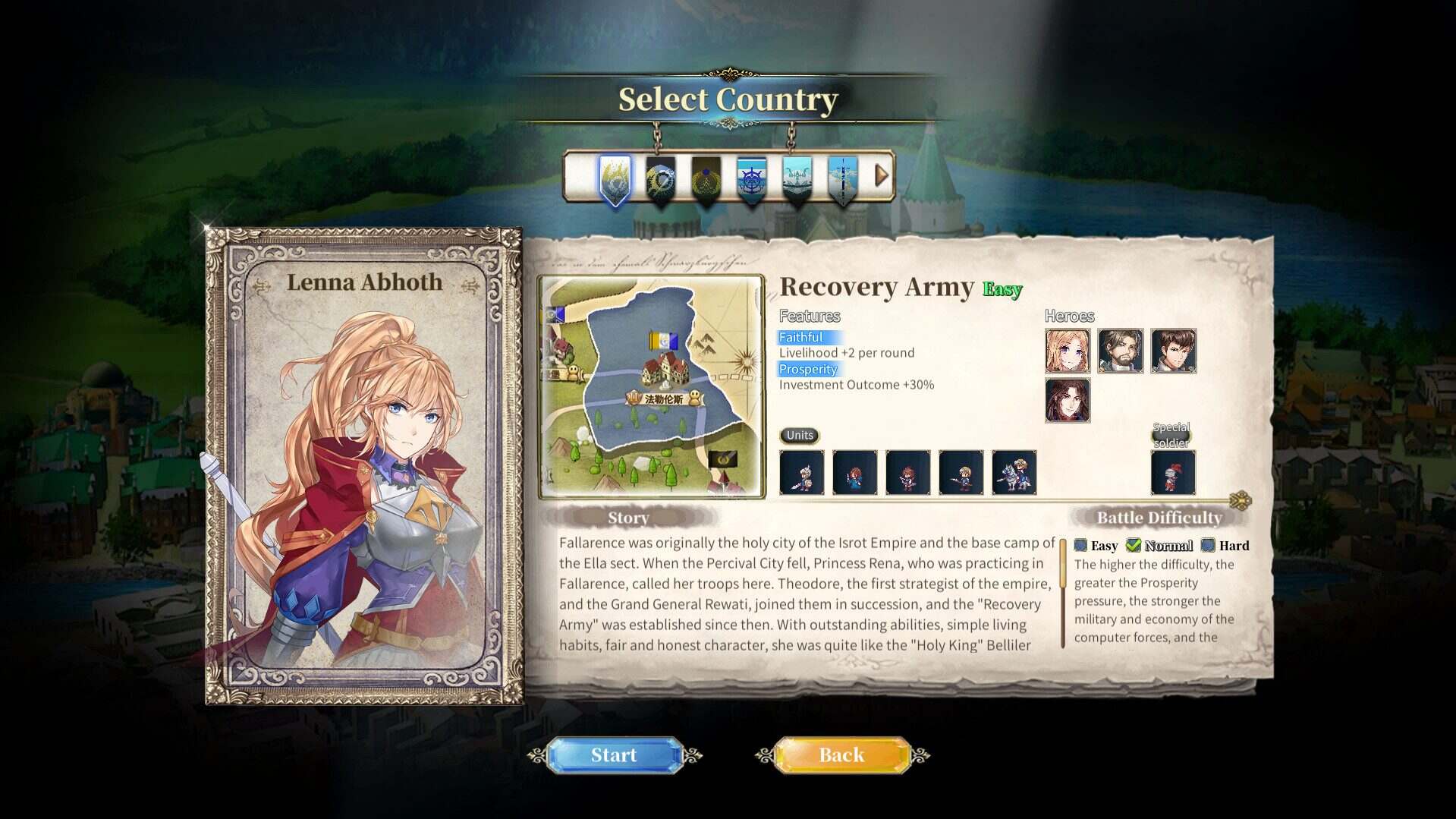This screenshot has height=819, width=1456.
Task: Check the Easy battle difficulty box
Action: 1080,545
